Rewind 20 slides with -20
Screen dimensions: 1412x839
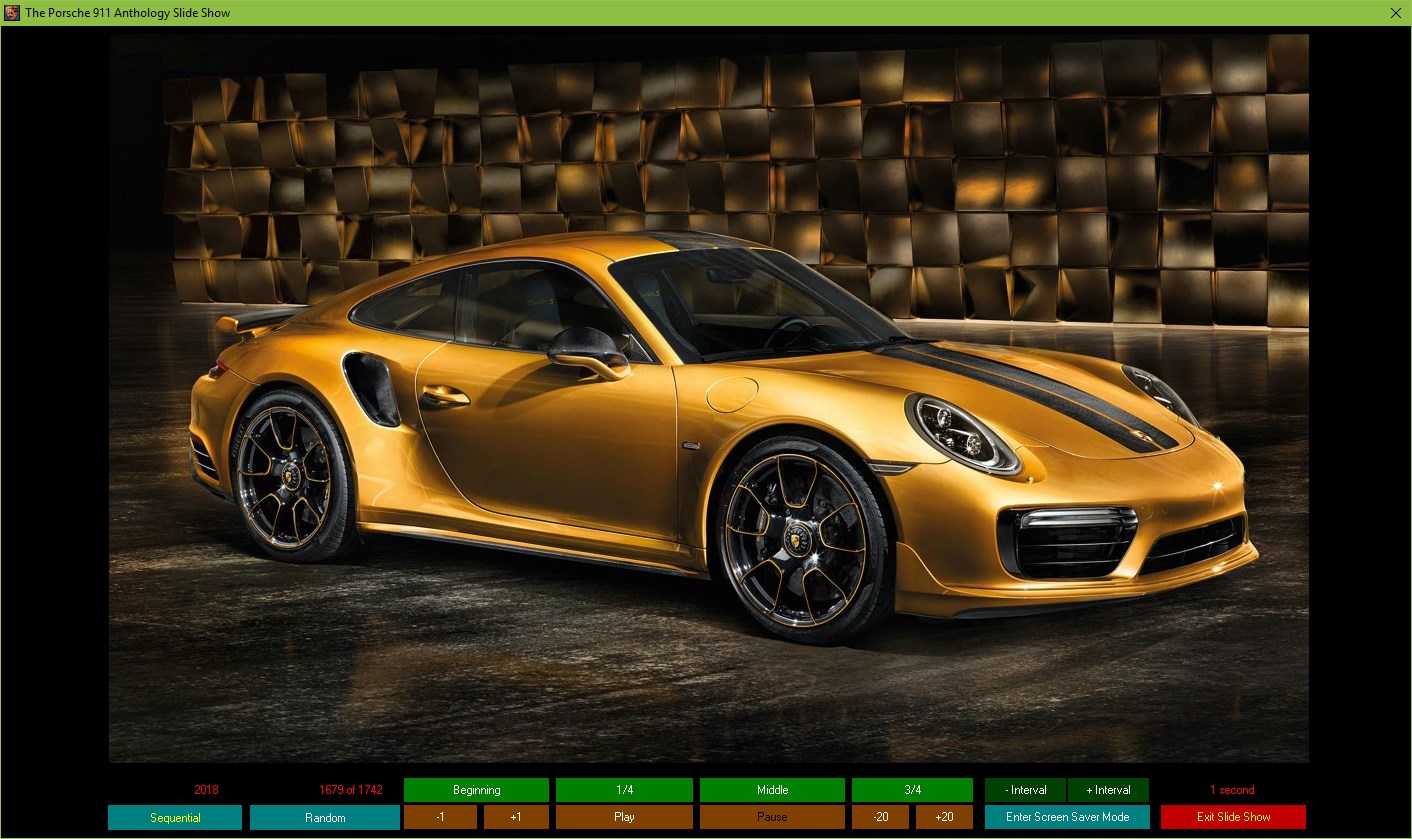click(x=880, y=817)
